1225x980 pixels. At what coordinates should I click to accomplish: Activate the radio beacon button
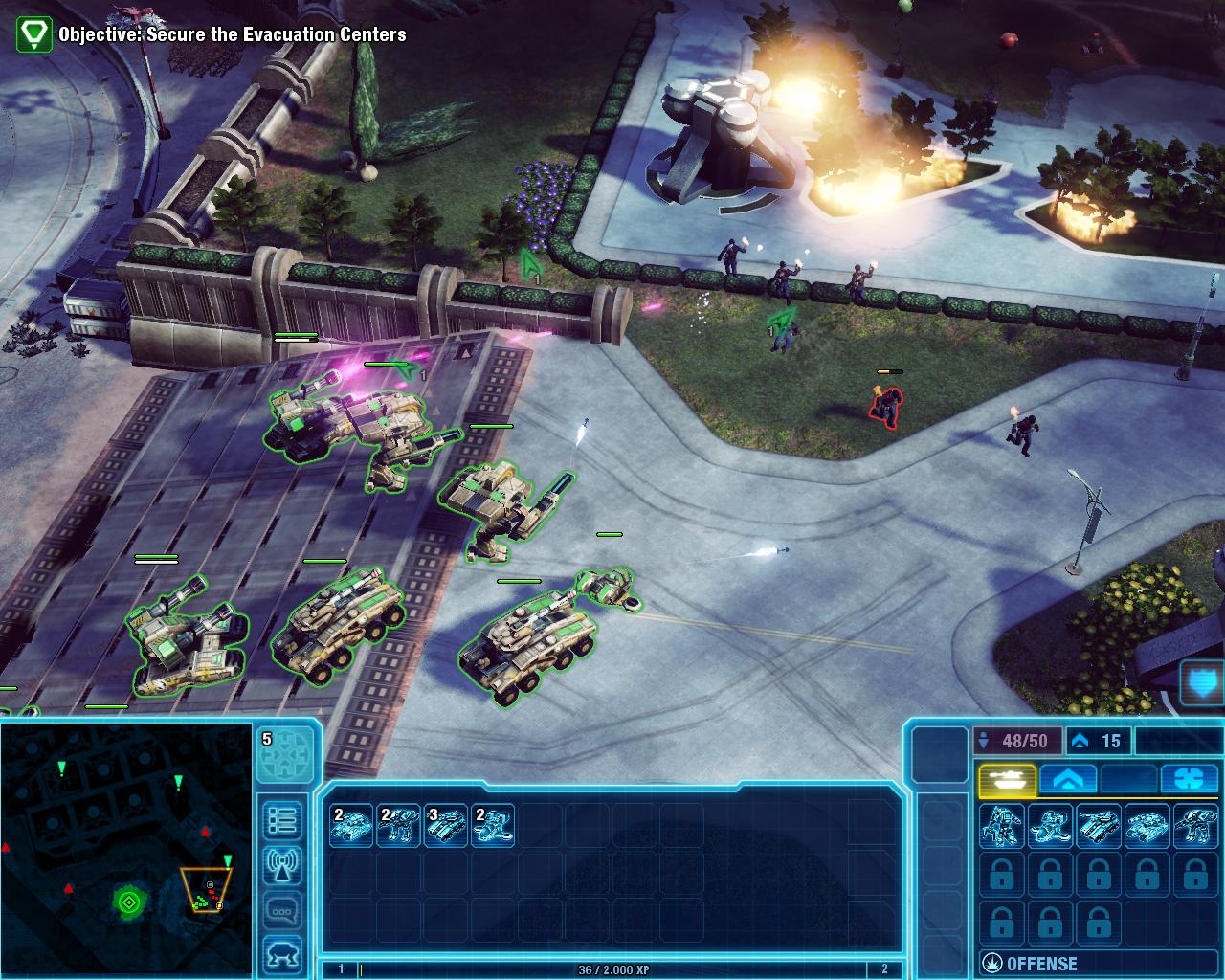click(283, 865)
